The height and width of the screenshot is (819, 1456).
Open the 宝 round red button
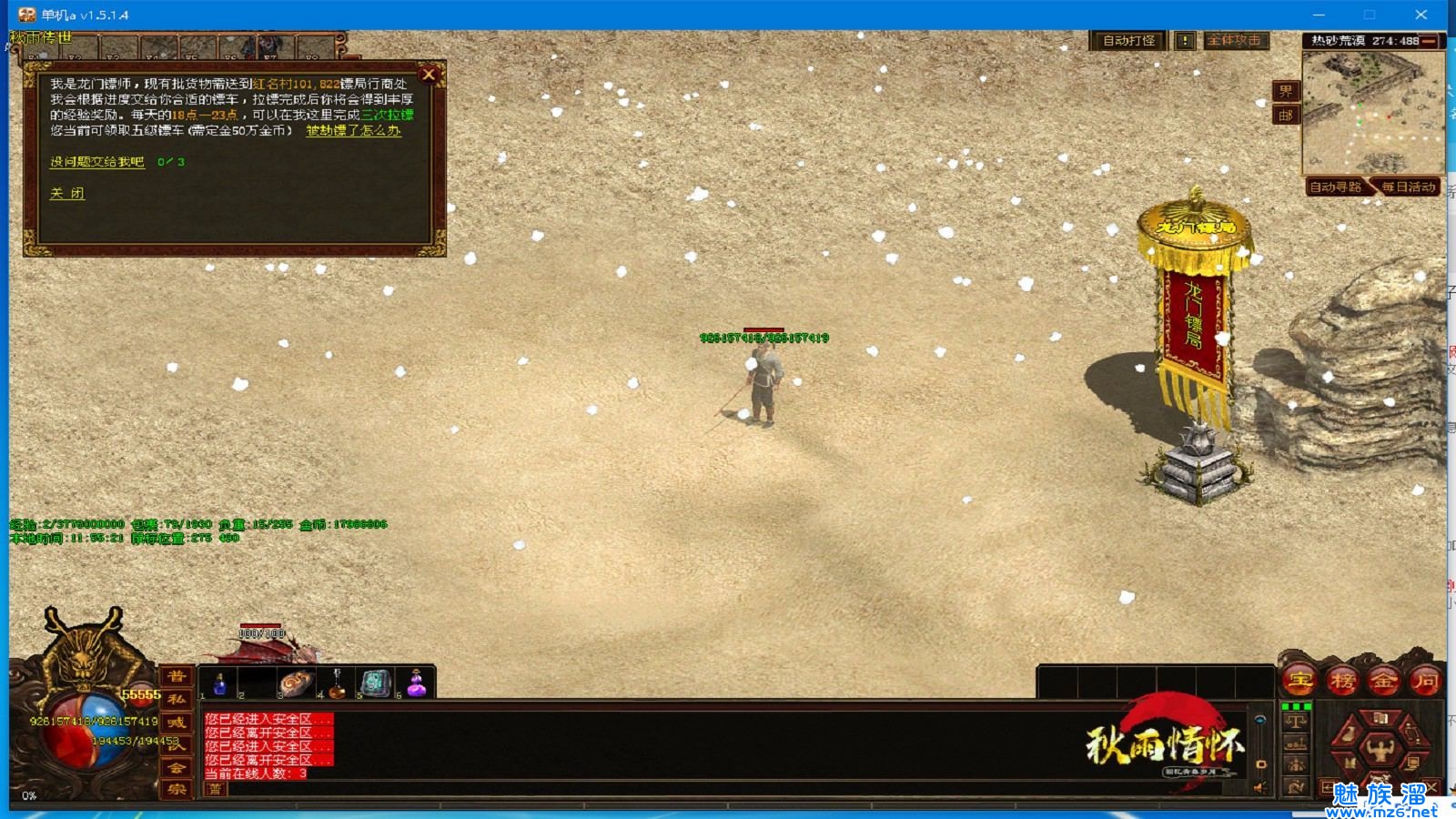(x=1300, y=680)
